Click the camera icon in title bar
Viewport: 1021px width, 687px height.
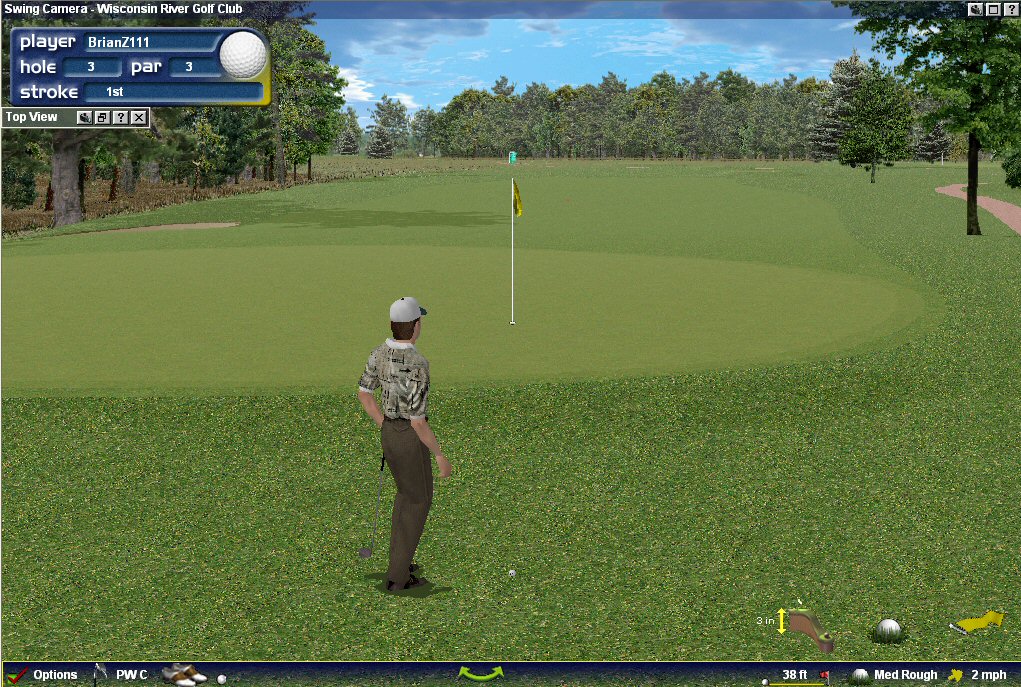pos(975,9)
